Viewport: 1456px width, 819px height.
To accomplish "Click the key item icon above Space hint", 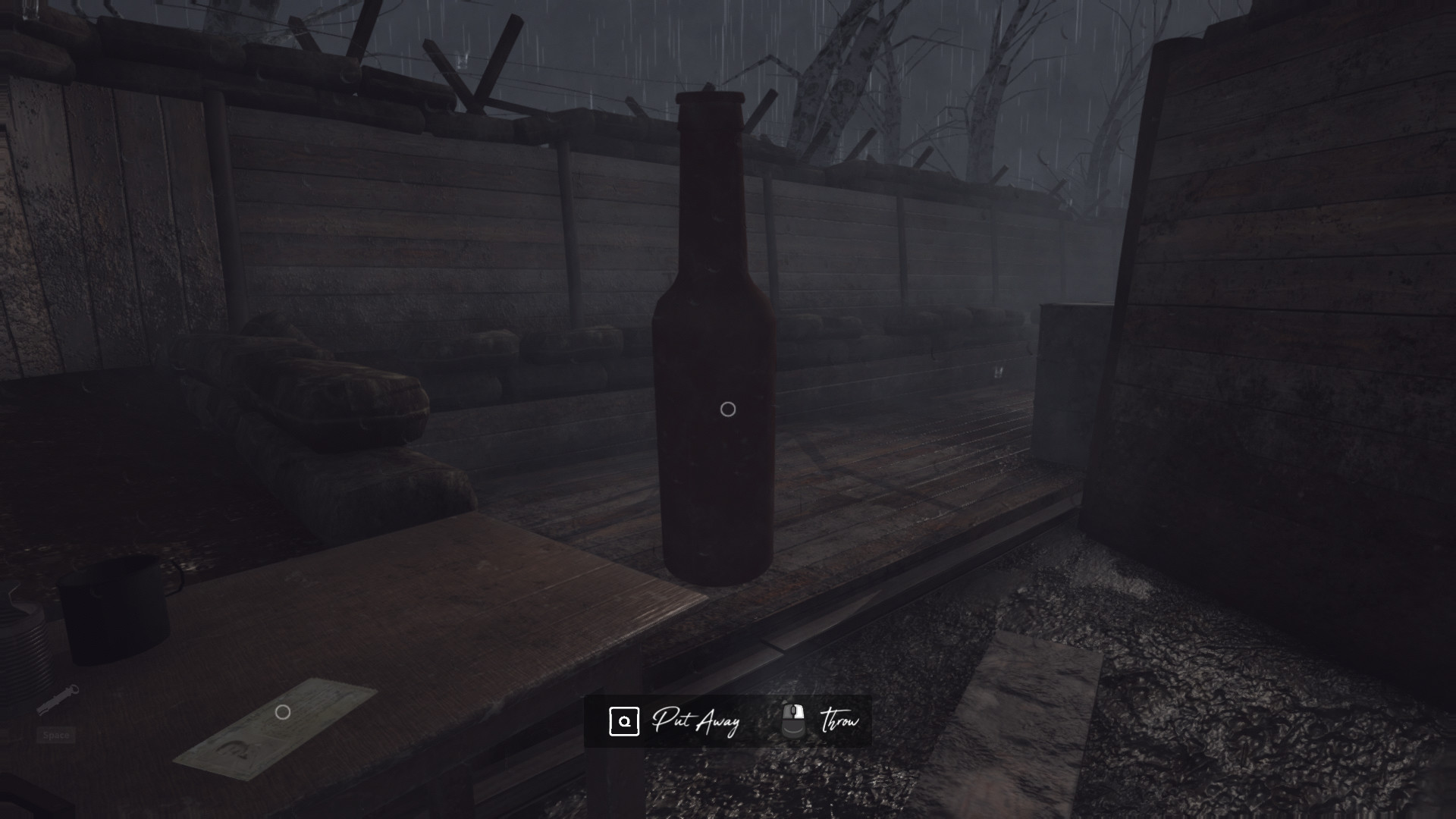I will (57, 701).
